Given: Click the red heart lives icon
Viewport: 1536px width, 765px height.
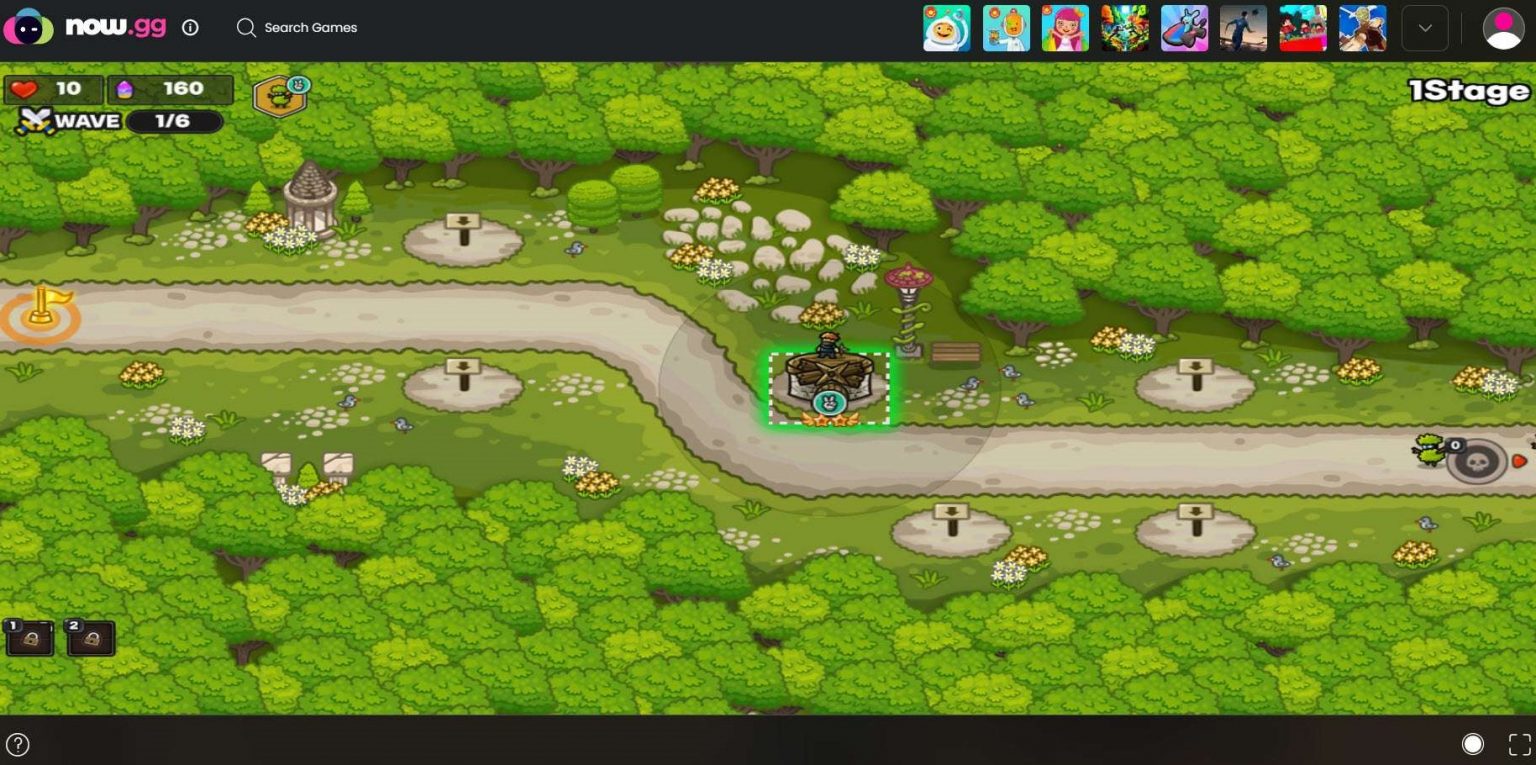Looking at the screenshot, I should pos(25,88).
